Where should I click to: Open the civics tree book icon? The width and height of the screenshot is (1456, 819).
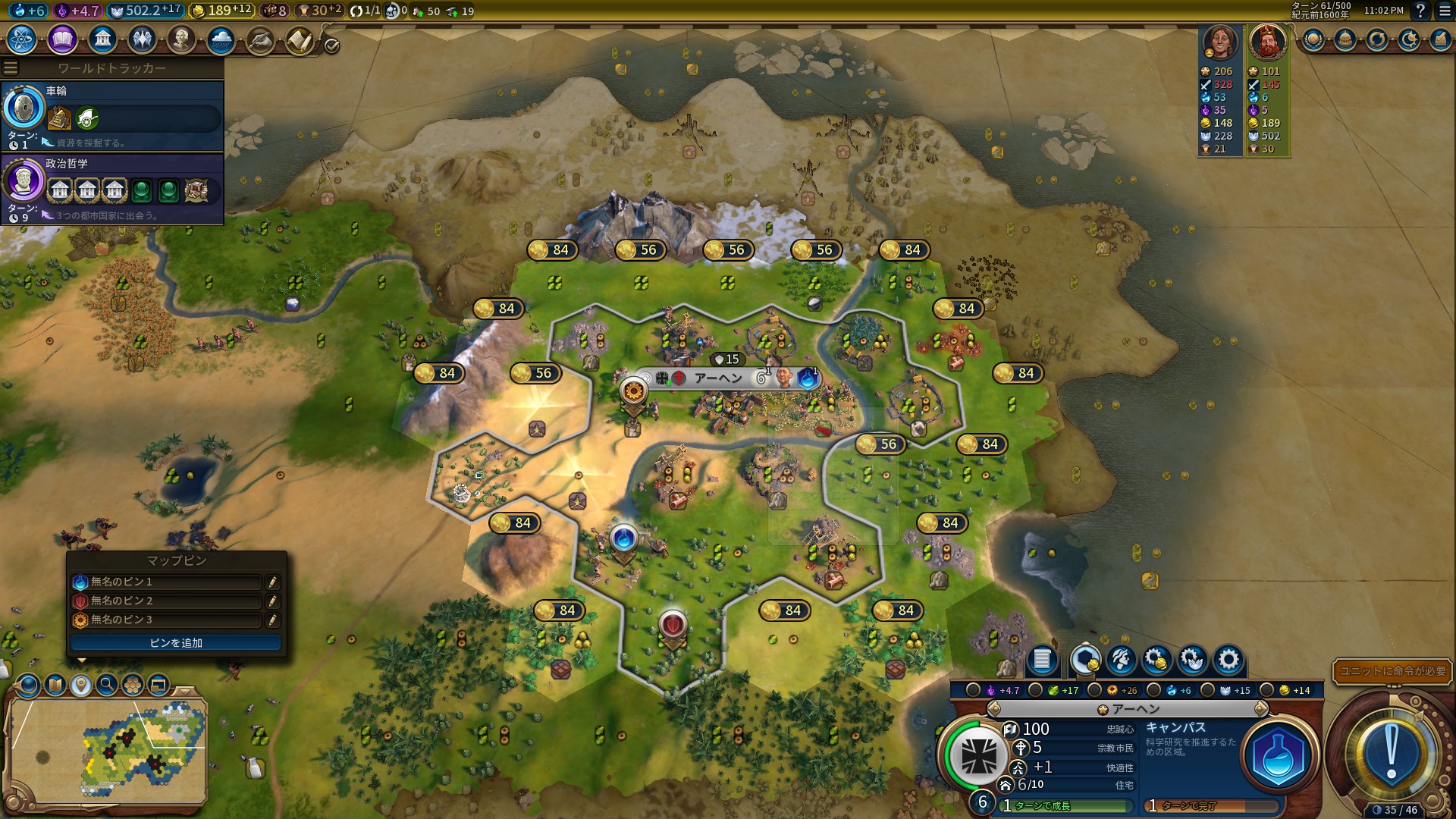coord(62,39)
